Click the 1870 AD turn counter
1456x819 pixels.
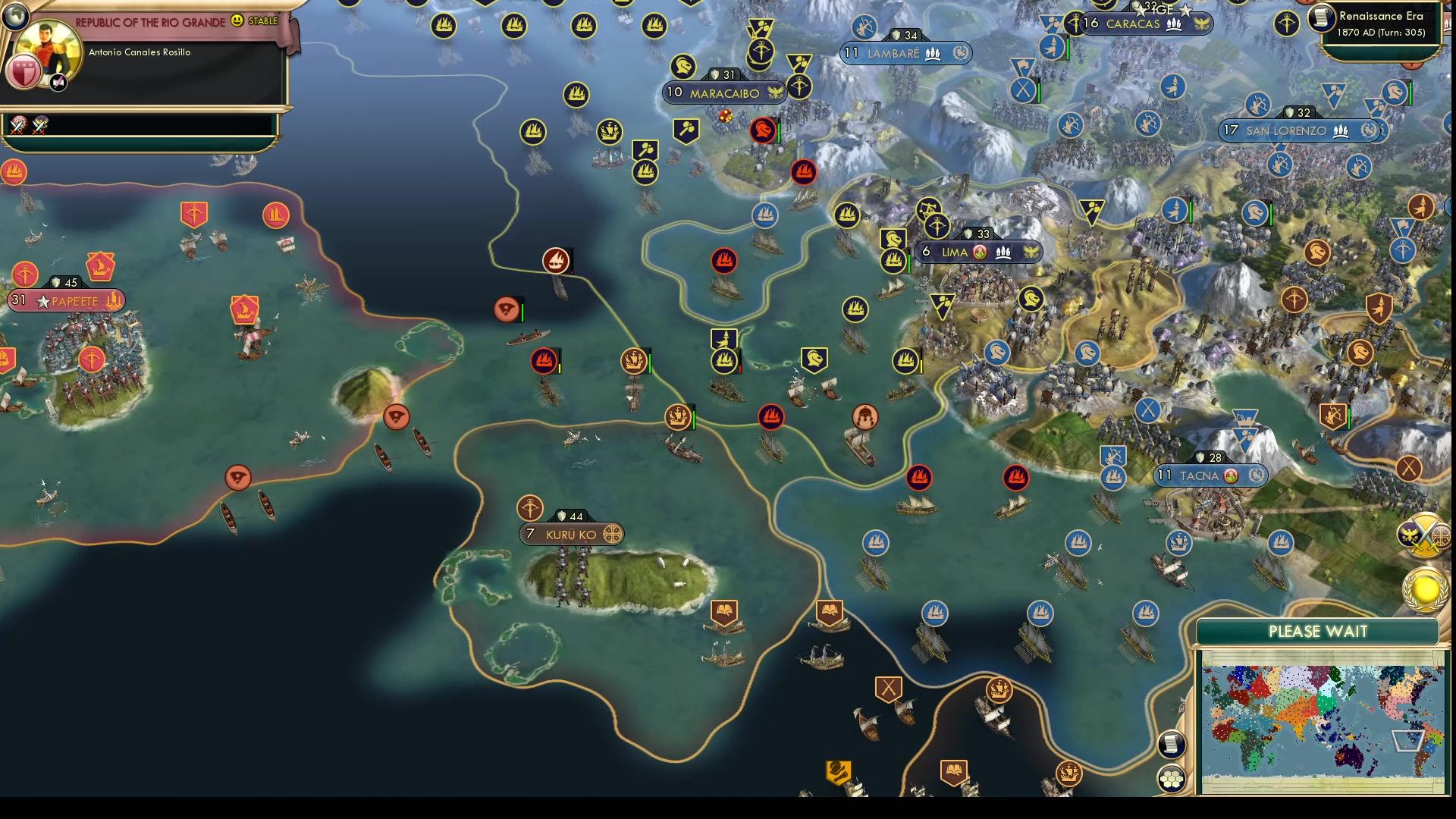(x=1382, y=32)
